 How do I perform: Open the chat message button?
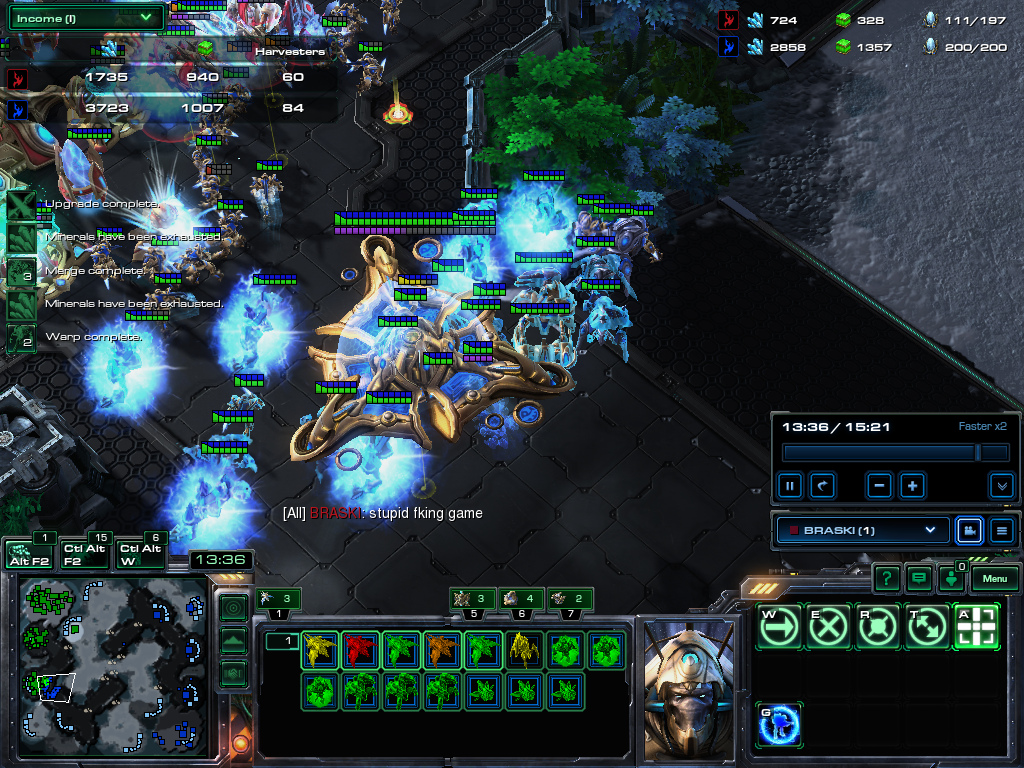coord(918,578)
